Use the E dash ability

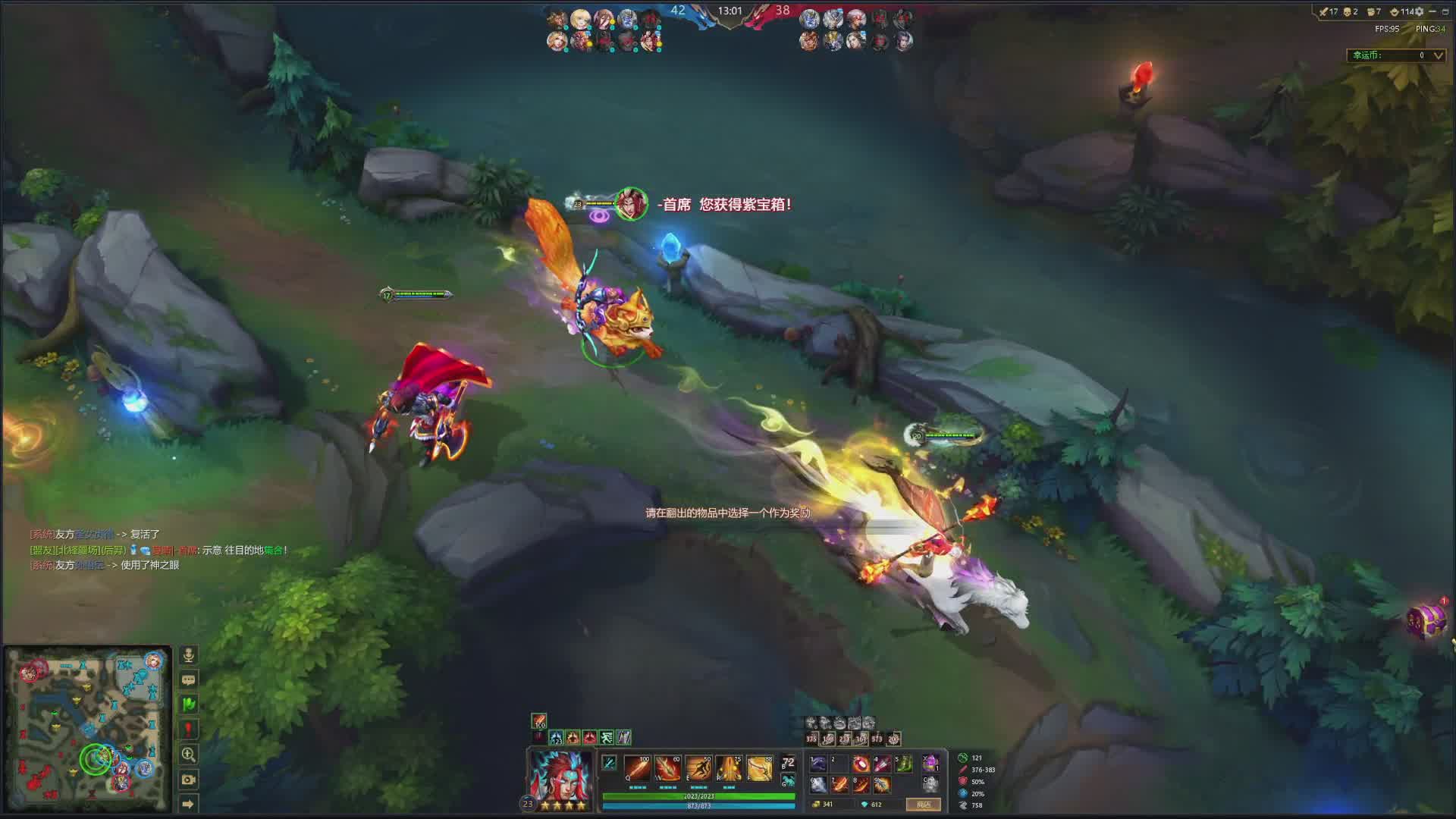698,768
